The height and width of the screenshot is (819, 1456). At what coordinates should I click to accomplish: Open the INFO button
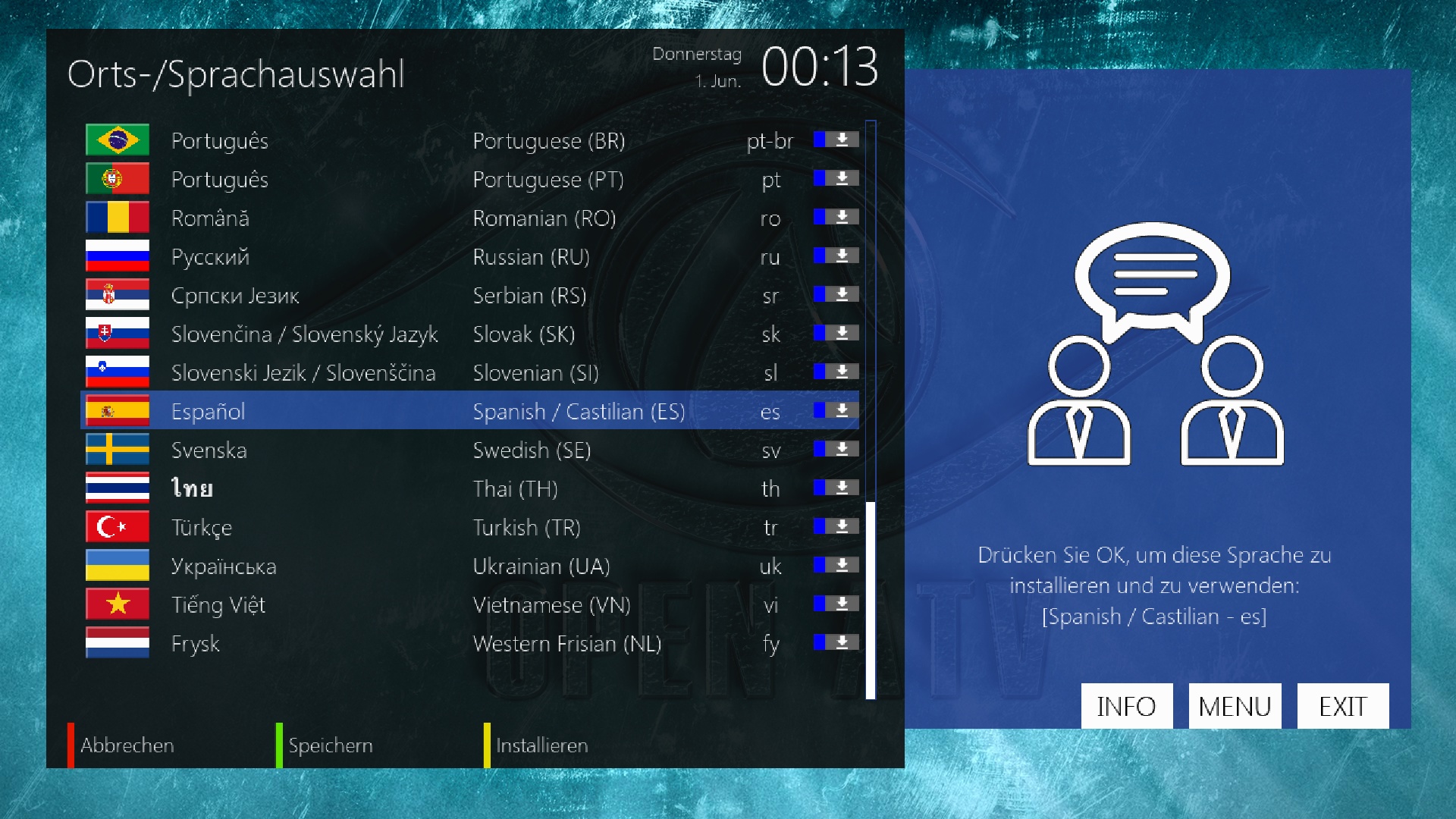1126,706
